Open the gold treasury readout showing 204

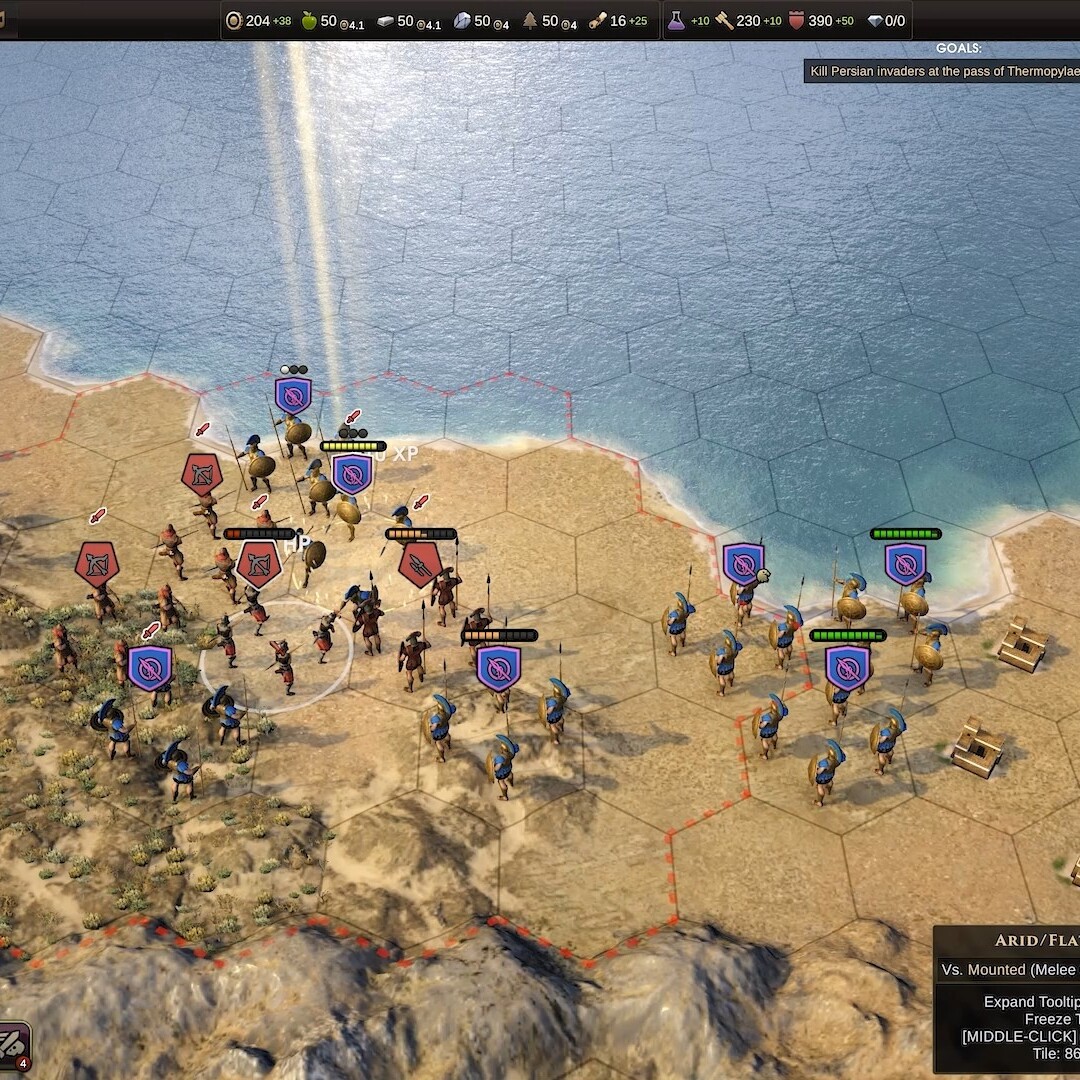[256, 21]
